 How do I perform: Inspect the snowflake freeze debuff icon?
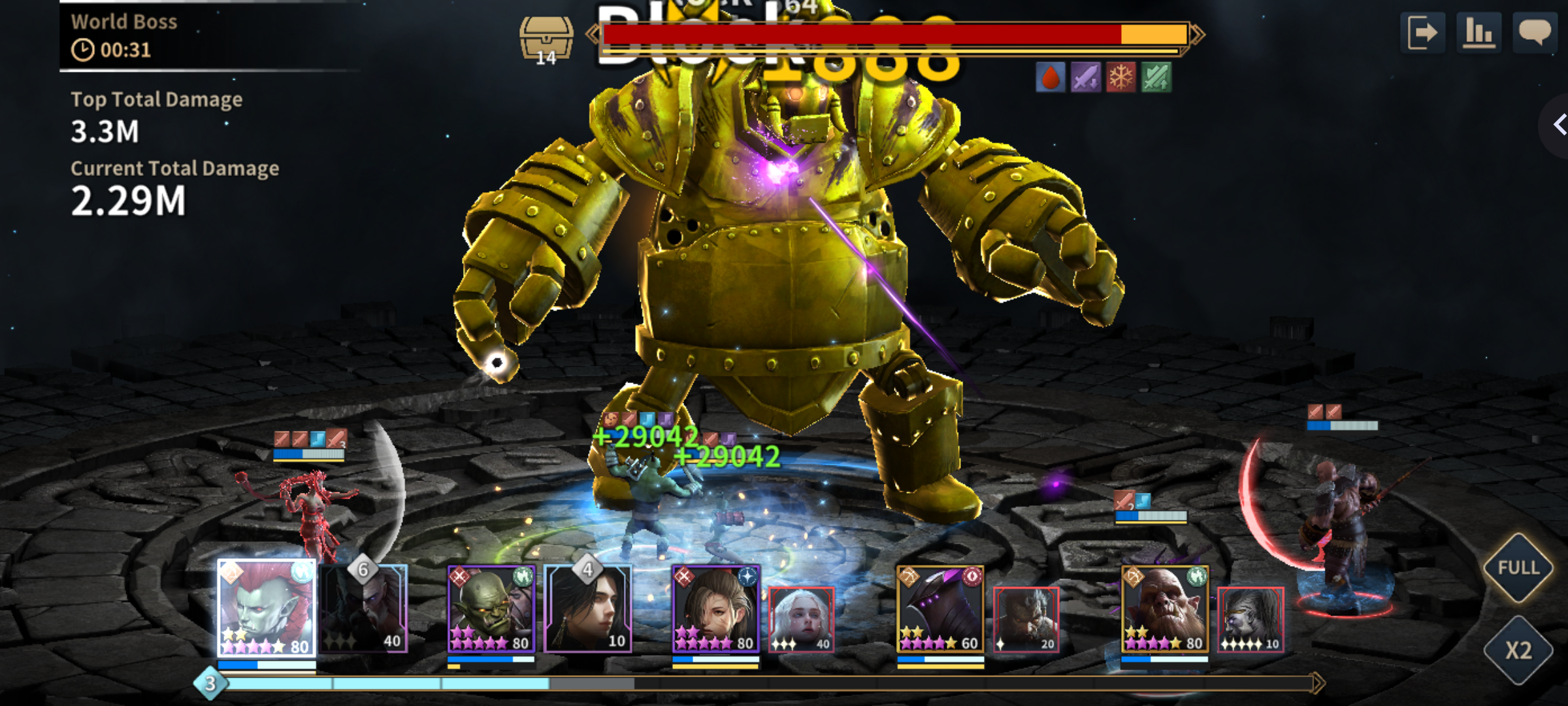click(1120, 78)
